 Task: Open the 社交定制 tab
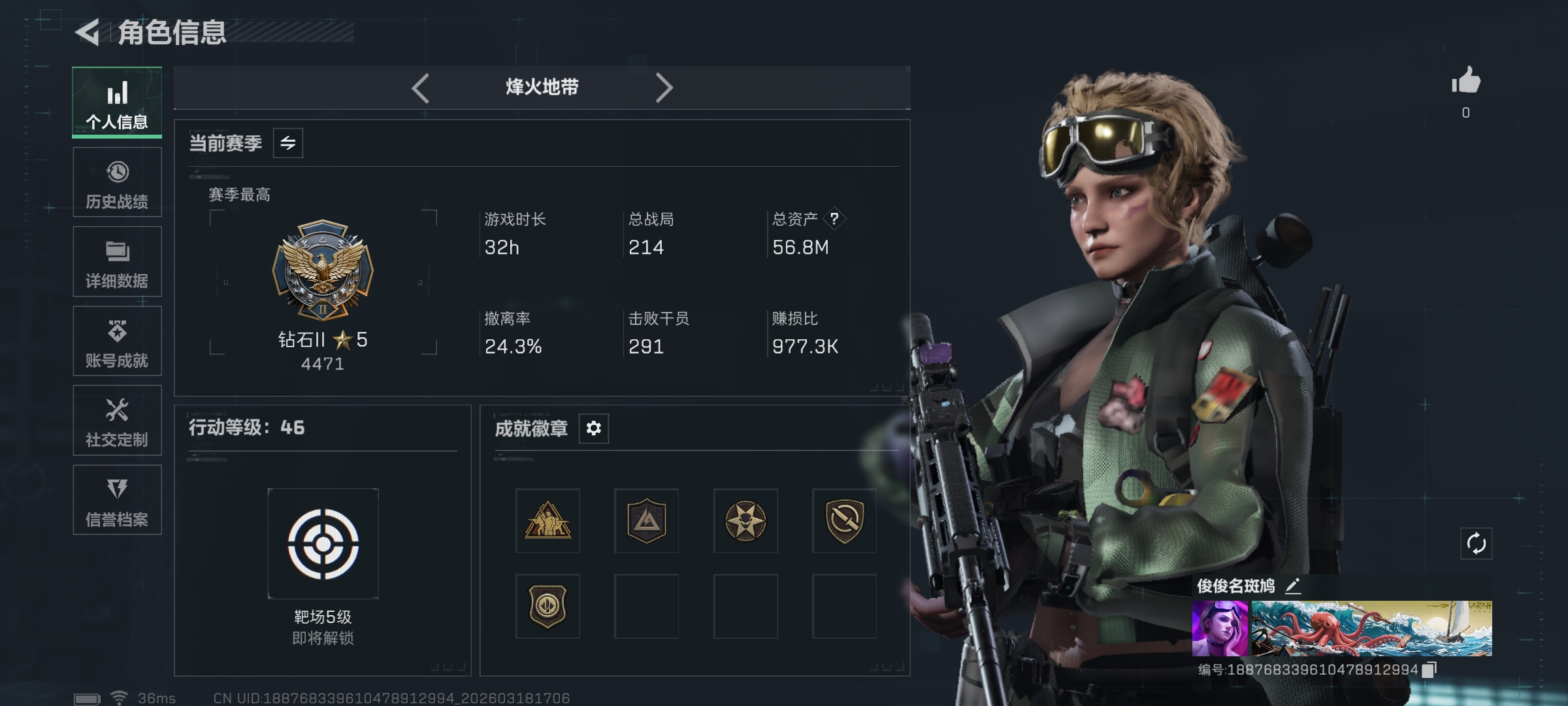[117, 420]
